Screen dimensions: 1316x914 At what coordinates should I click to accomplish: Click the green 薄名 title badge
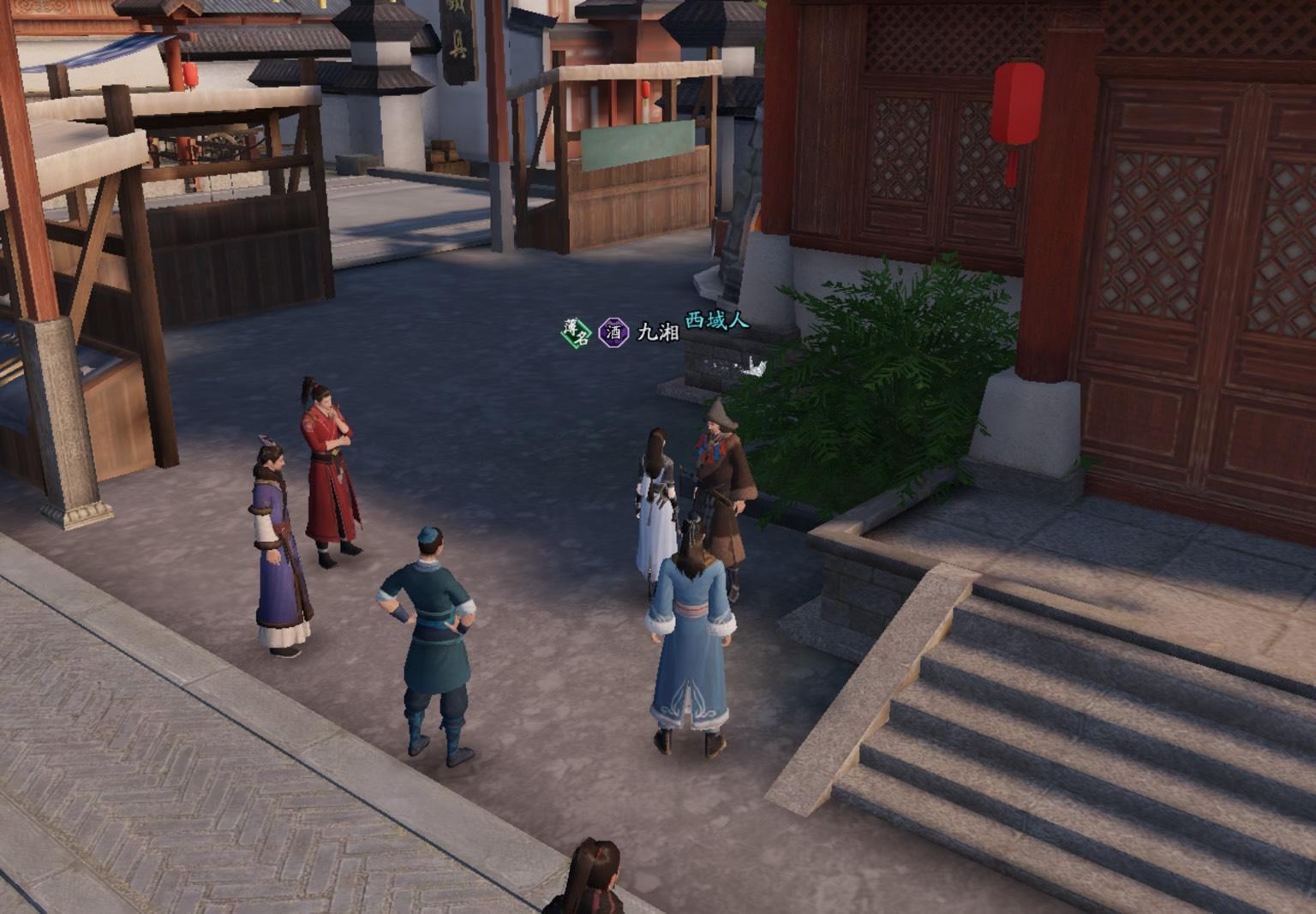[x=577, y=332]
